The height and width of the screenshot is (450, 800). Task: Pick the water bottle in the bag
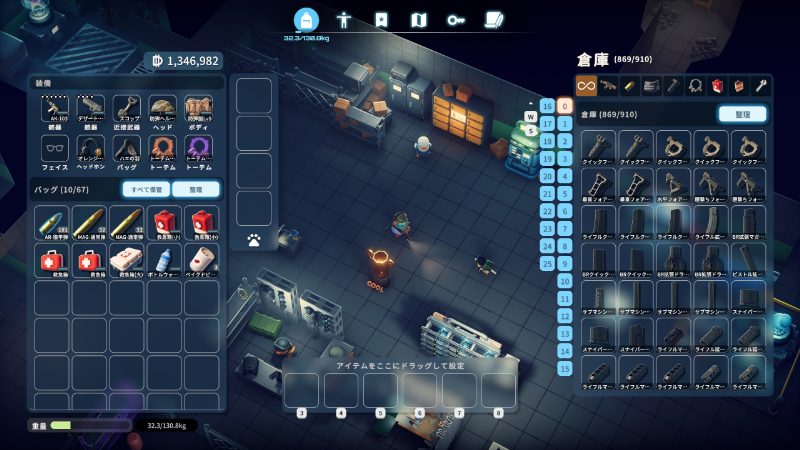tap(162, 260)
